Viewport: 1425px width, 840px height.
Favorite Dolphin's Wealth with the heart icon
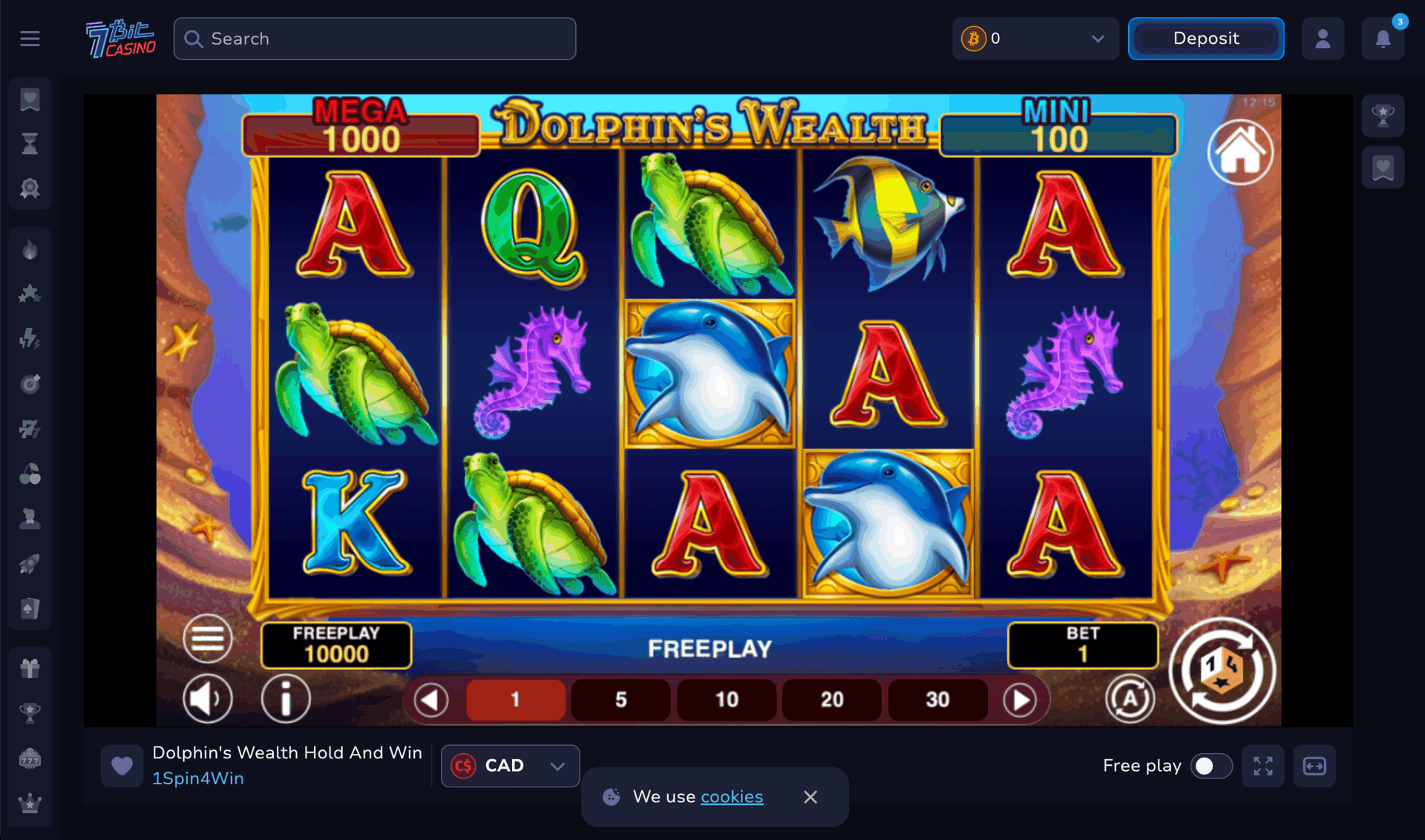pos(122,765)
